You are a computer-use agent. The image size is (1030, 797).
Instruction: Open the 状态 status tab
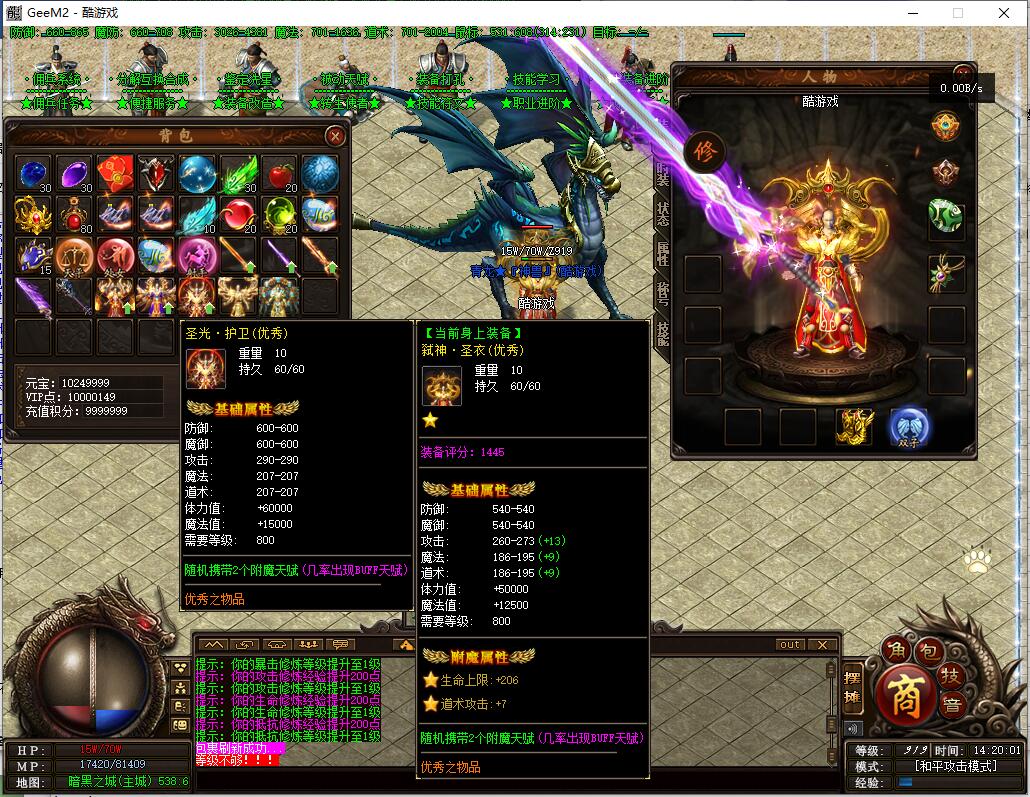point(662,213)
